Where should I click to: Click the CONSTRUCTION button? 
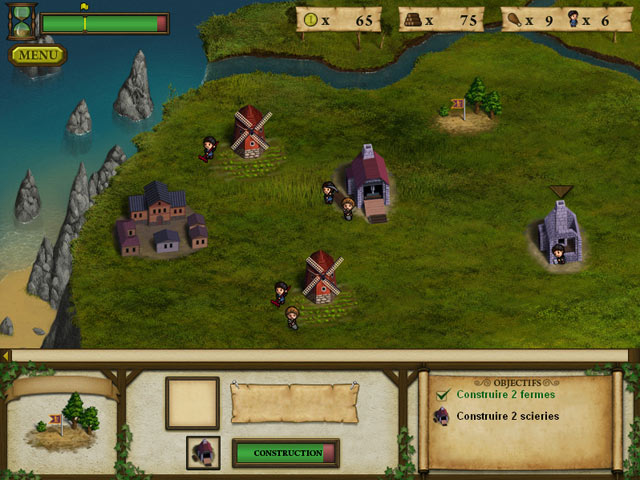[x=285, y=453]
